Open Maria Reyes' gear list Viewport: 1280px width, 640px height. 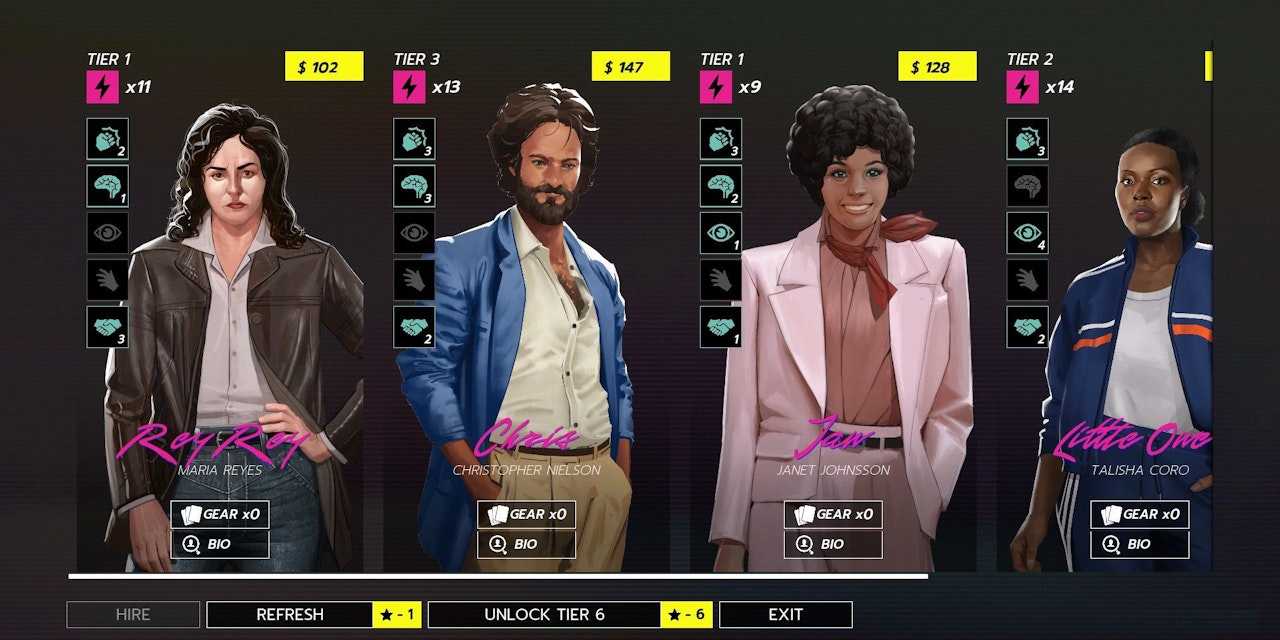click(220, 514)
